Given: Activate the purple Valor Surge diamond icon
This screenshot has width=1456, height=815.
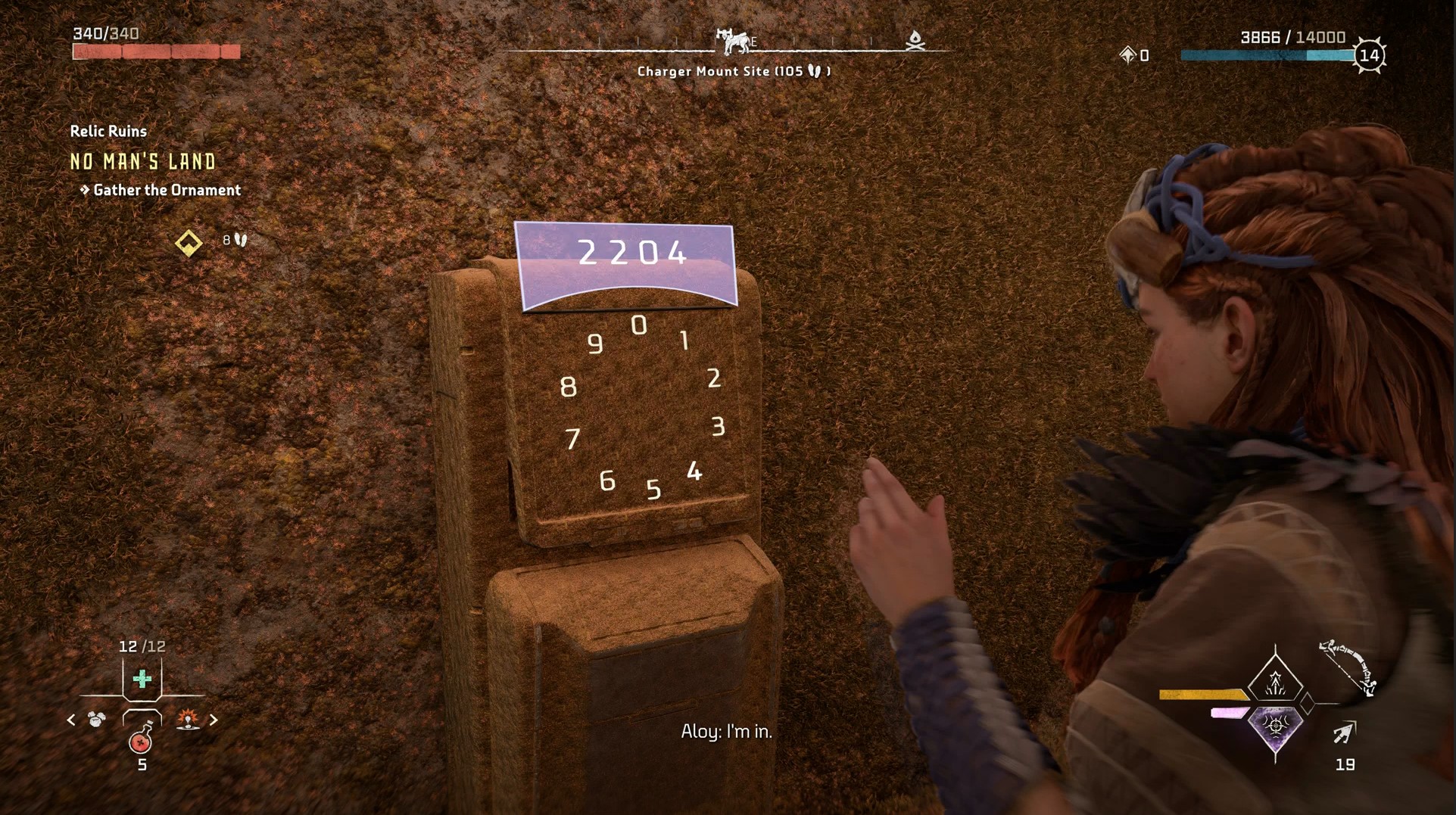Looking at the screenshot, I should pyautogui.click(x=1276, y=728).
